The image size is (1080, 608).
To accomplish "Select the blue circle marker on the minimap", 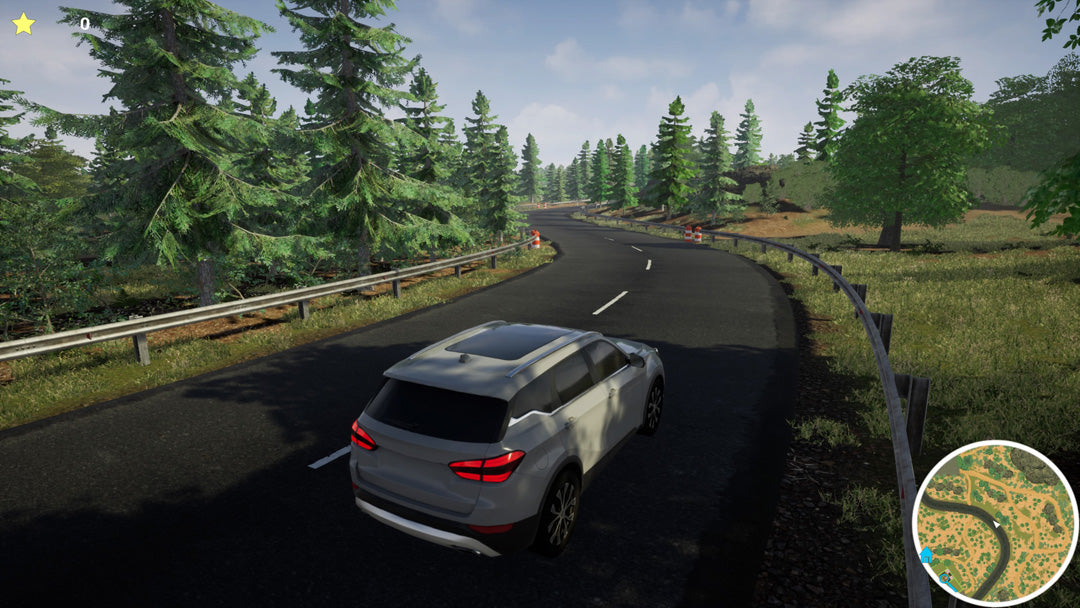I will pyautogui.click(x=945, y=579).
